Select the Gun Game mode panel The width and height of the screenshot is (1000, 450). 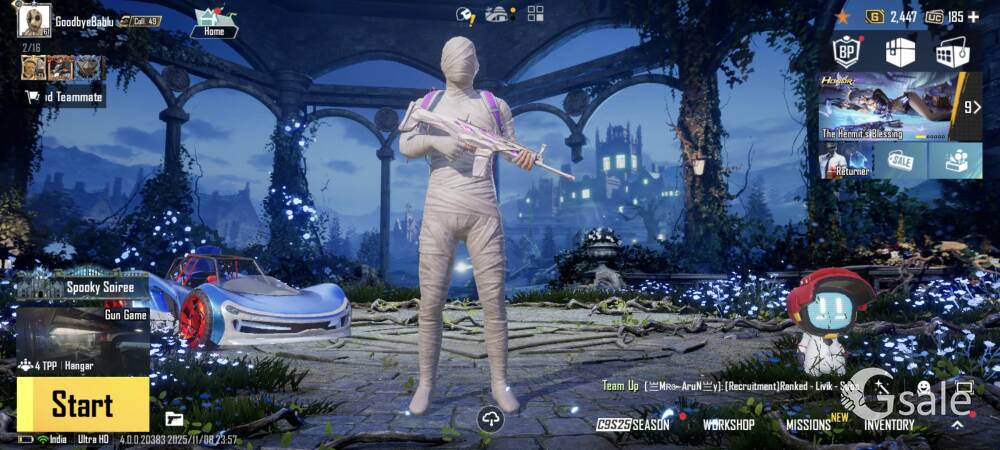[x=83, y=330]
